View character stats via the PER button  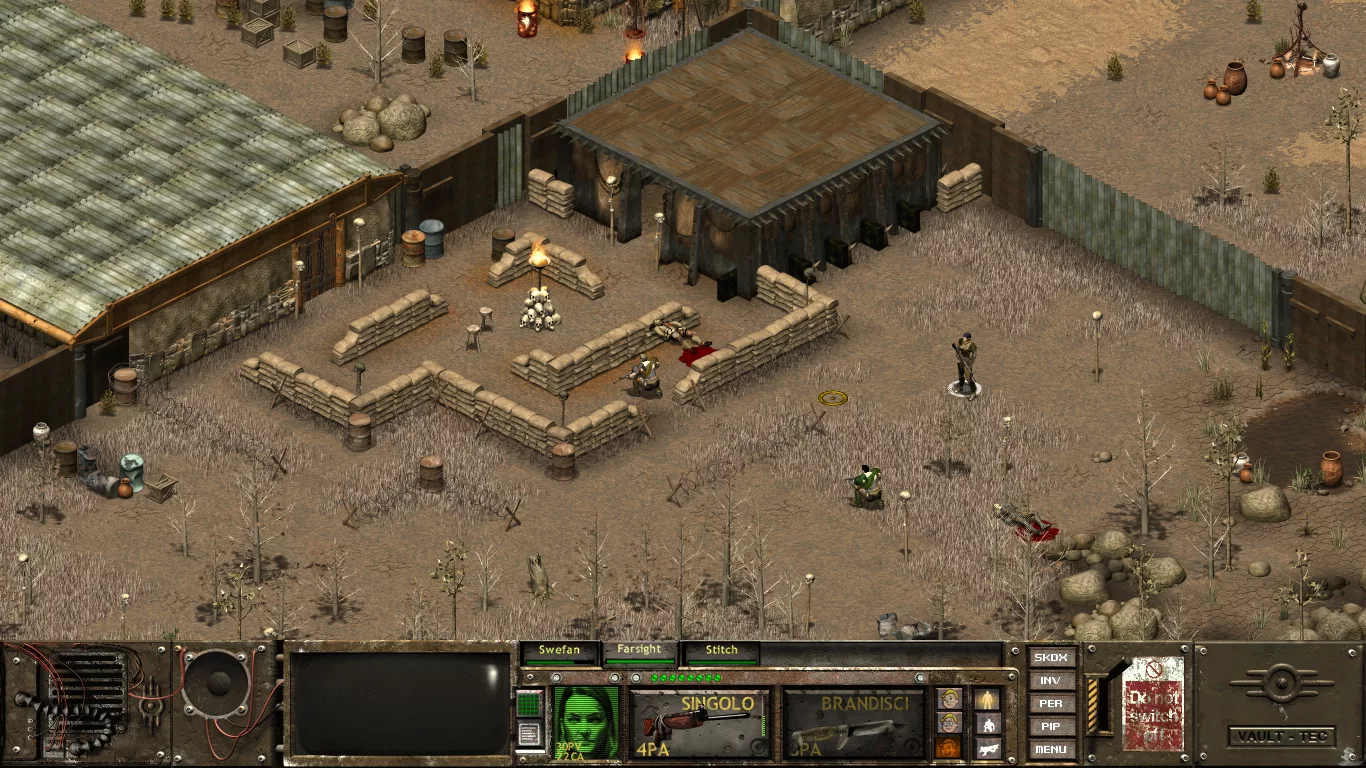(x=1051, y=705)
